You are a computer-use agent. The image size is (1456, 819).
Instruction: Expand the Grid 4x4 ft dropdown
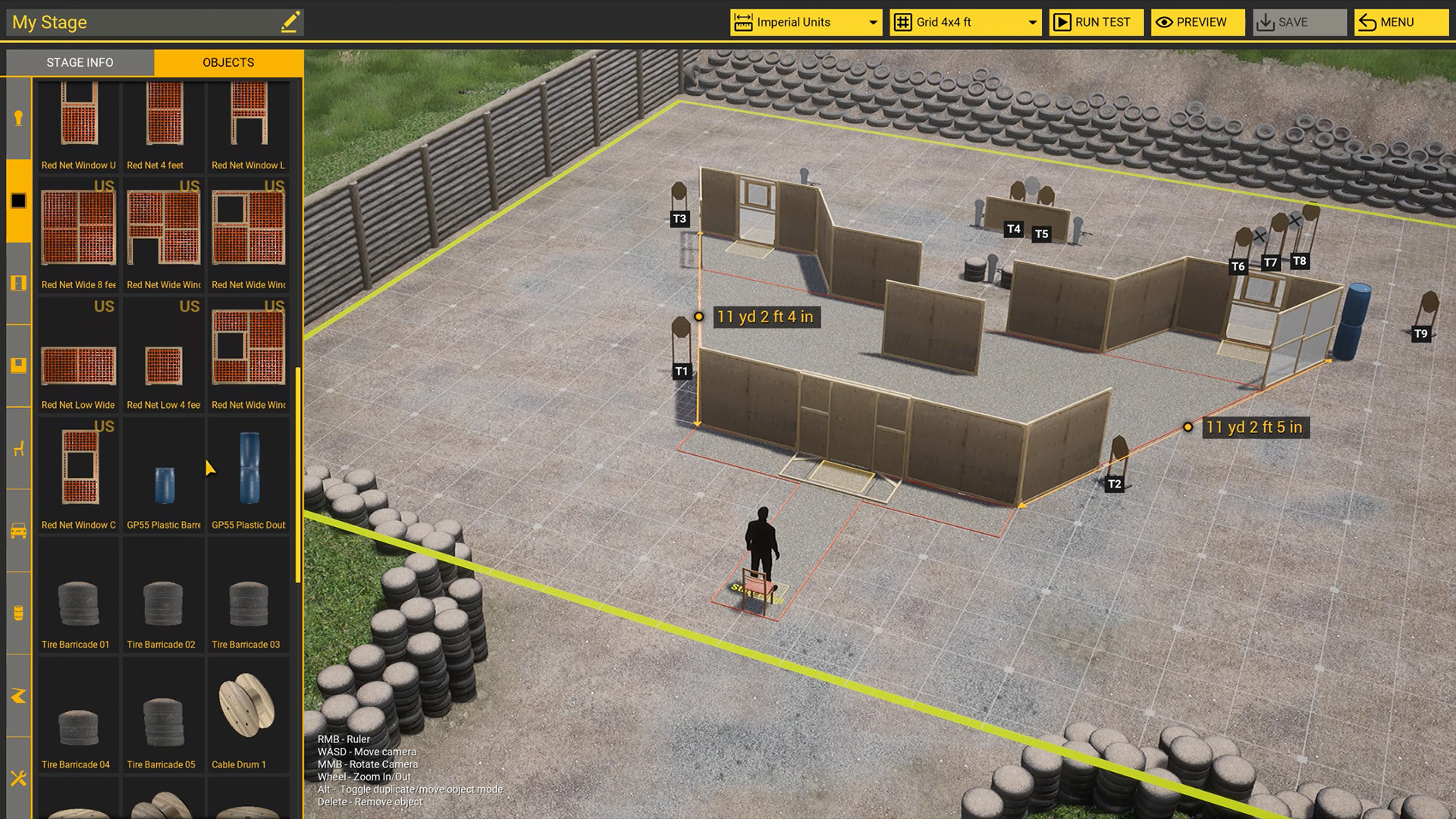[x=964, y=22]
